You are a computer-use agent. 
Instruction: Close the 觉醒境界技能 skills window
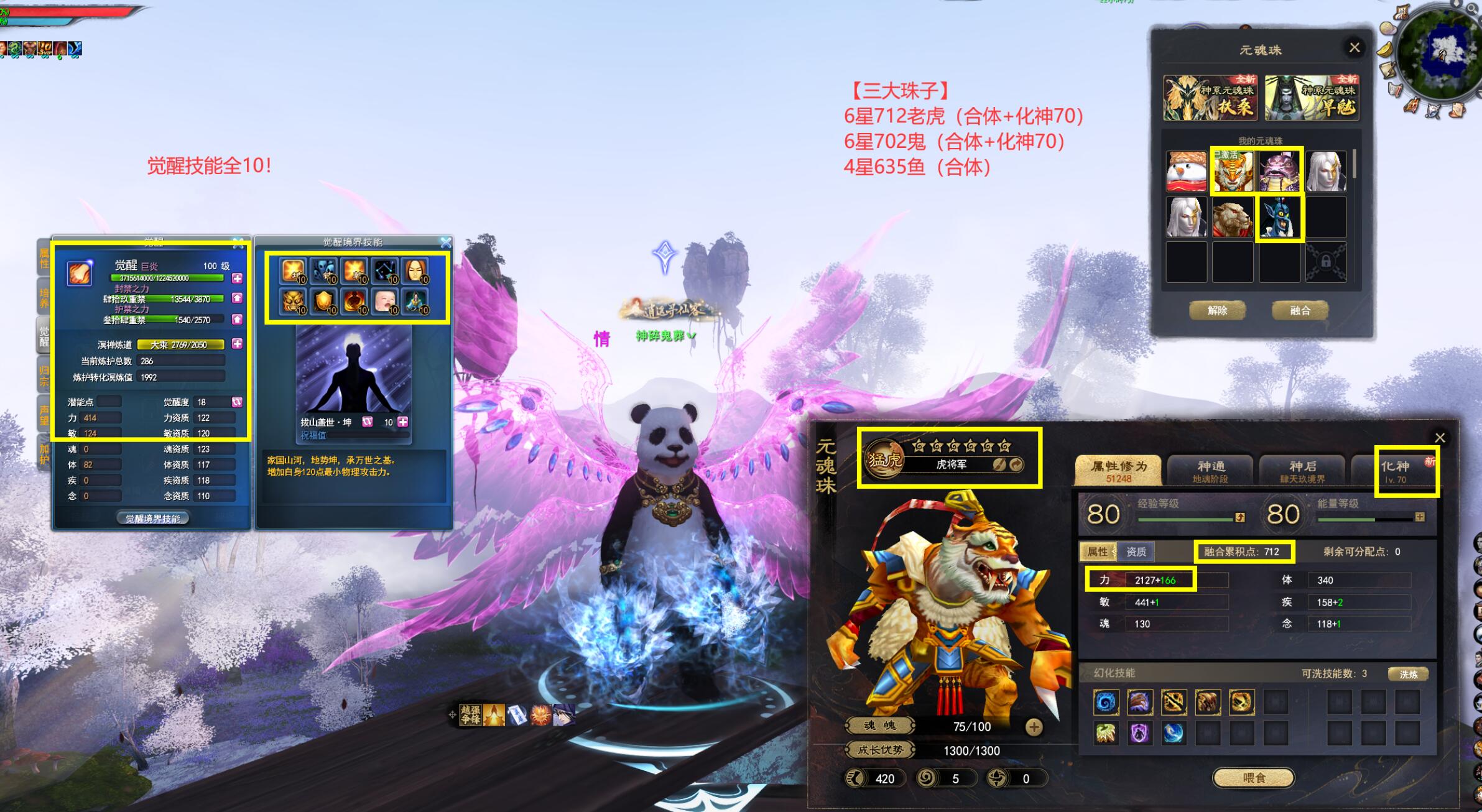click(445, 242)
